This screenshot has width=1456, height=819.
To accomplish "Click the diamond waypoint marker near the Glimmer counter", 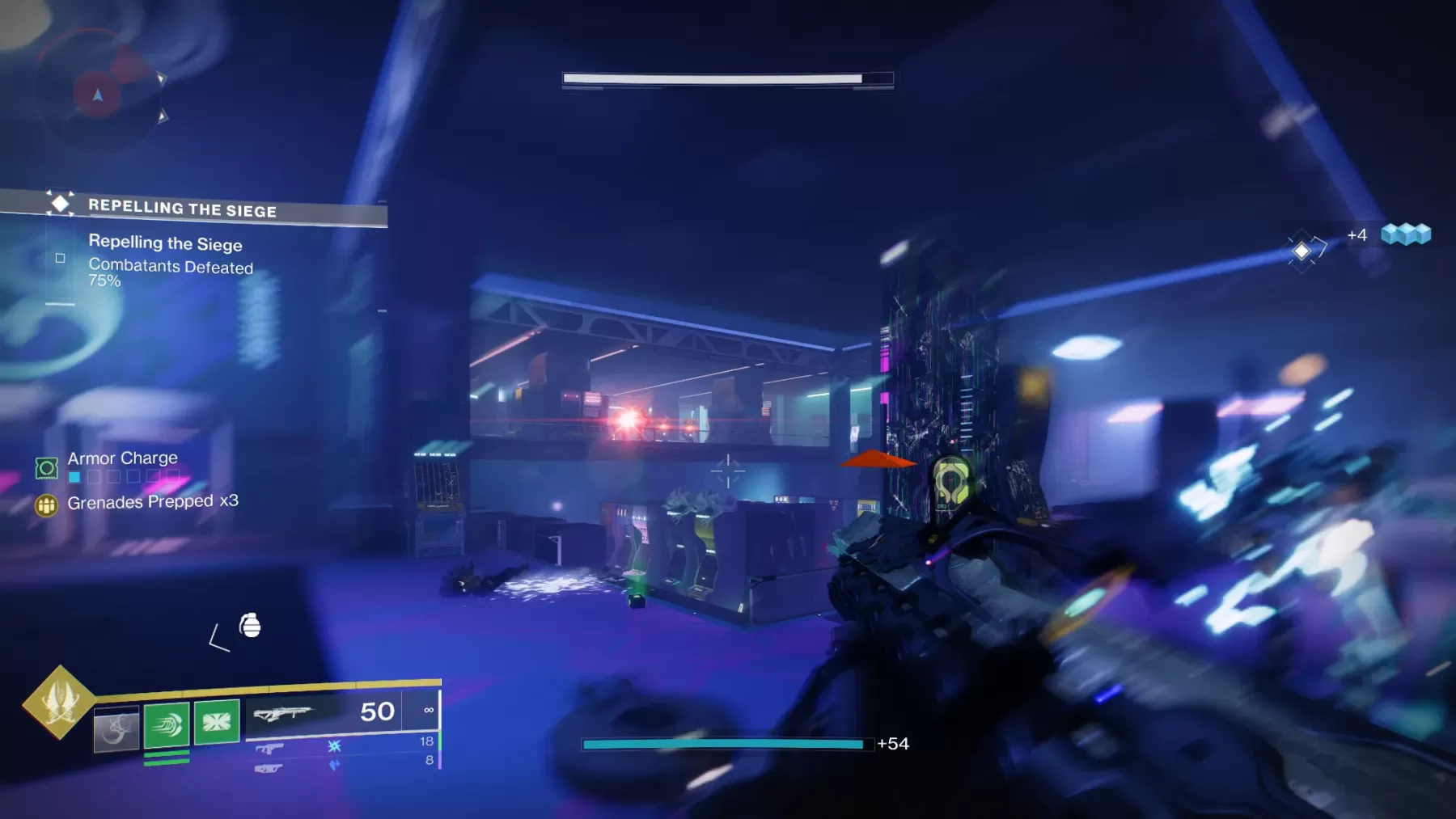I will pos(1302,249).
